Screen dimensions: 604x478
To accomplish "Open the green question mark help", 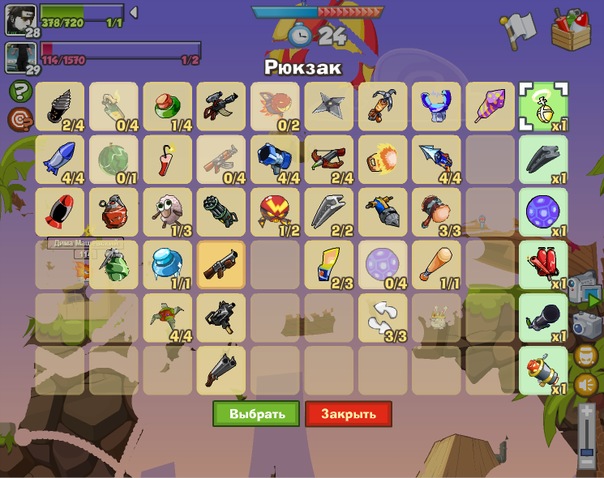I will 18,91.
